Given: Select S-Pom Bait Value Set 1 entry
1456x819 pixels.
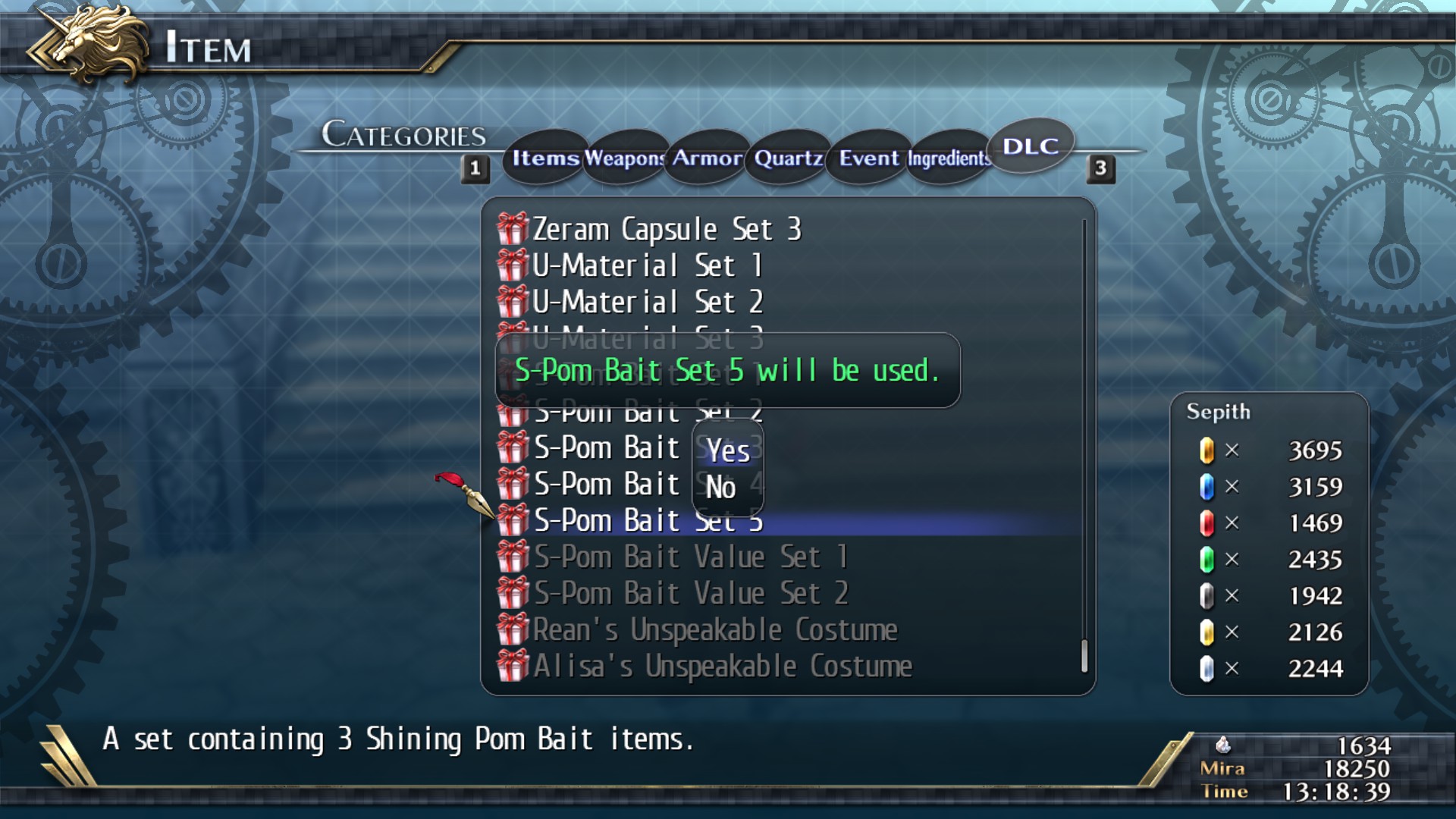Looking at the screenshot, I should pos(690,557).
